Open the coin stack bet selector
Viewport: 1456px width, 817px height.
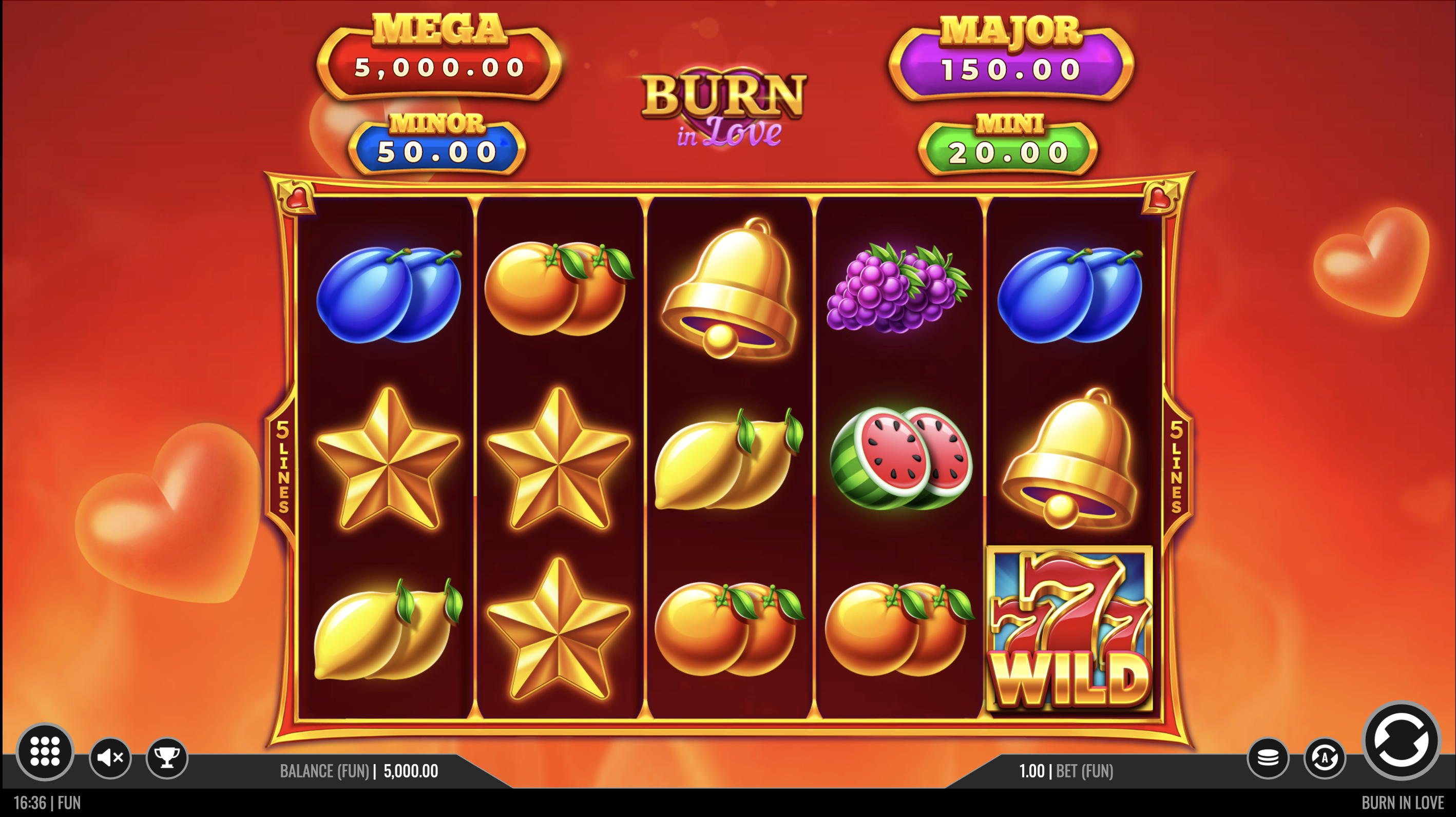tap(1268, 757)
